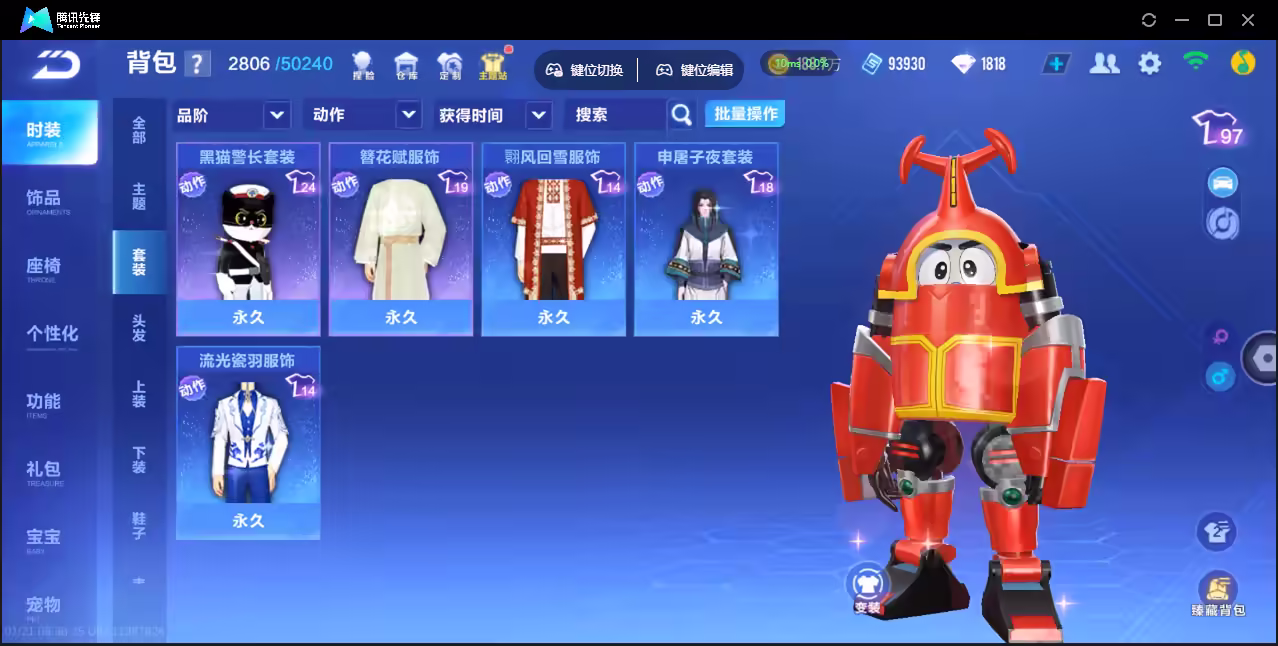Switch to the 全部 sub-tab

[139, 131]
